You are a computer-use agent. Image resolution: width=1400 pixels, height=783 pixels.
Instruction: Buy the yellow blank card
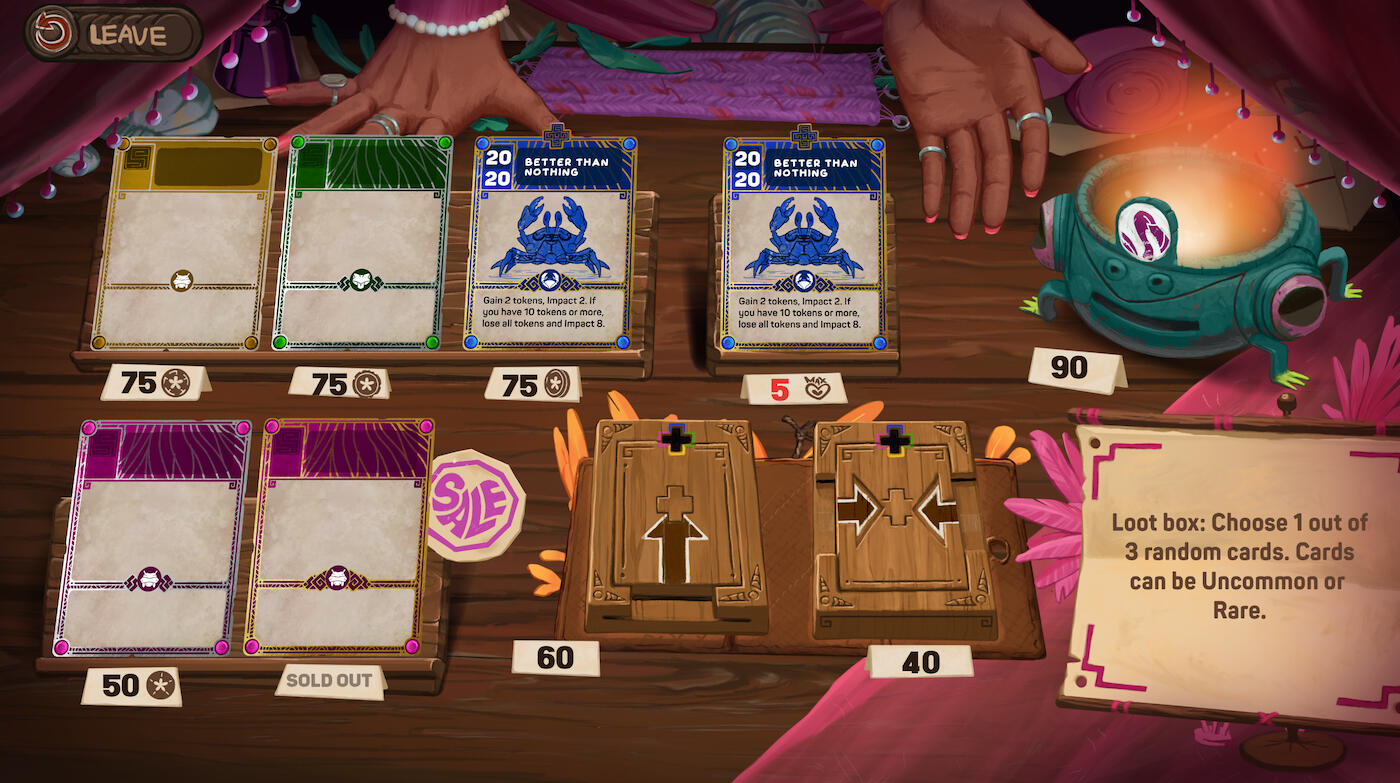pos(184,243)
